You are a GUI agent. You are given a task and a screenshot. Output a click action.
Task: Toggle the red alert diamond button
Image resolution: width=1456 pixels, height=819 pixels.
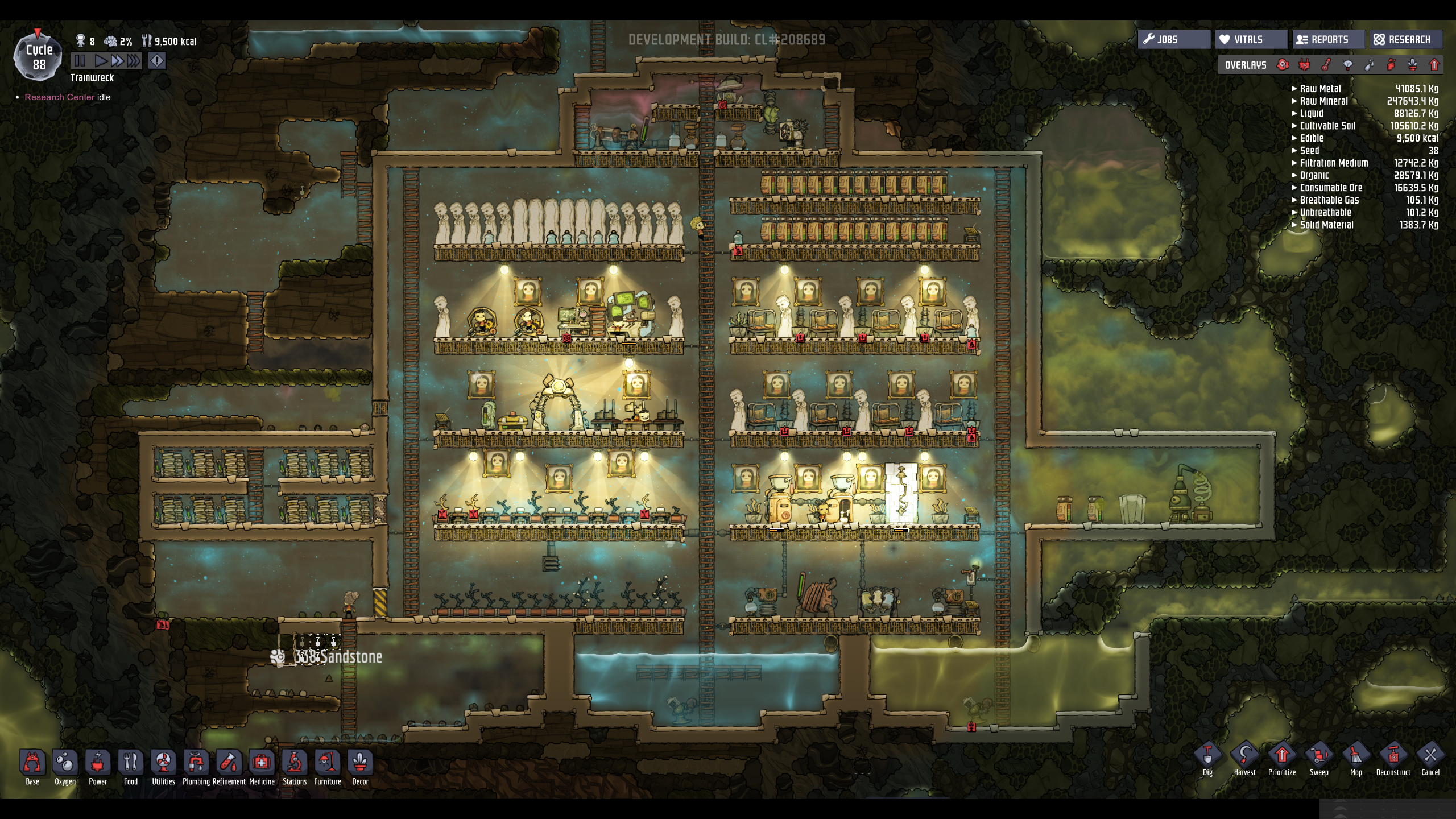[157, 61]
